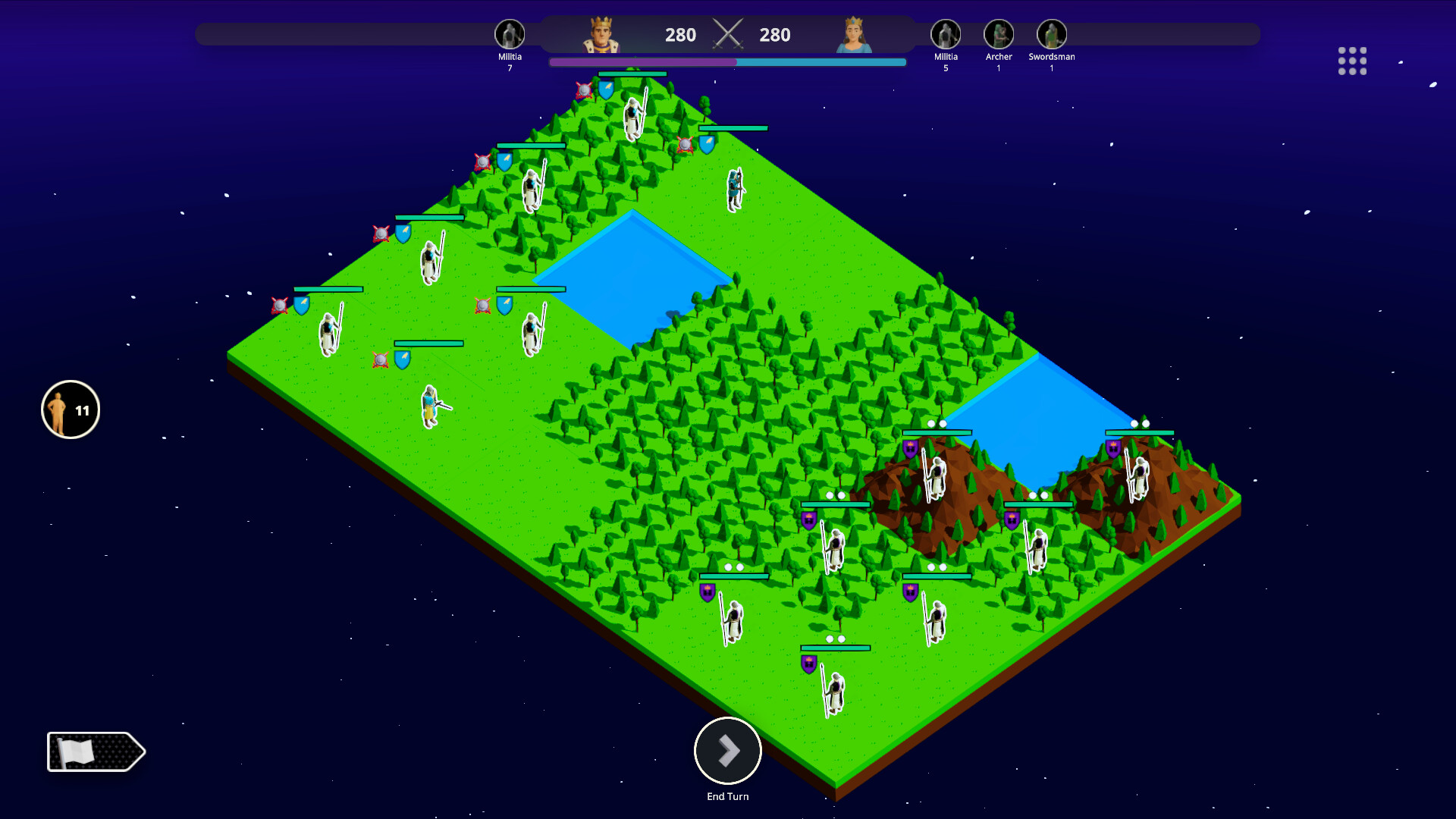Select the Swordsman roster icon
Screen dimensions: 1456x819
point(1051,35)
